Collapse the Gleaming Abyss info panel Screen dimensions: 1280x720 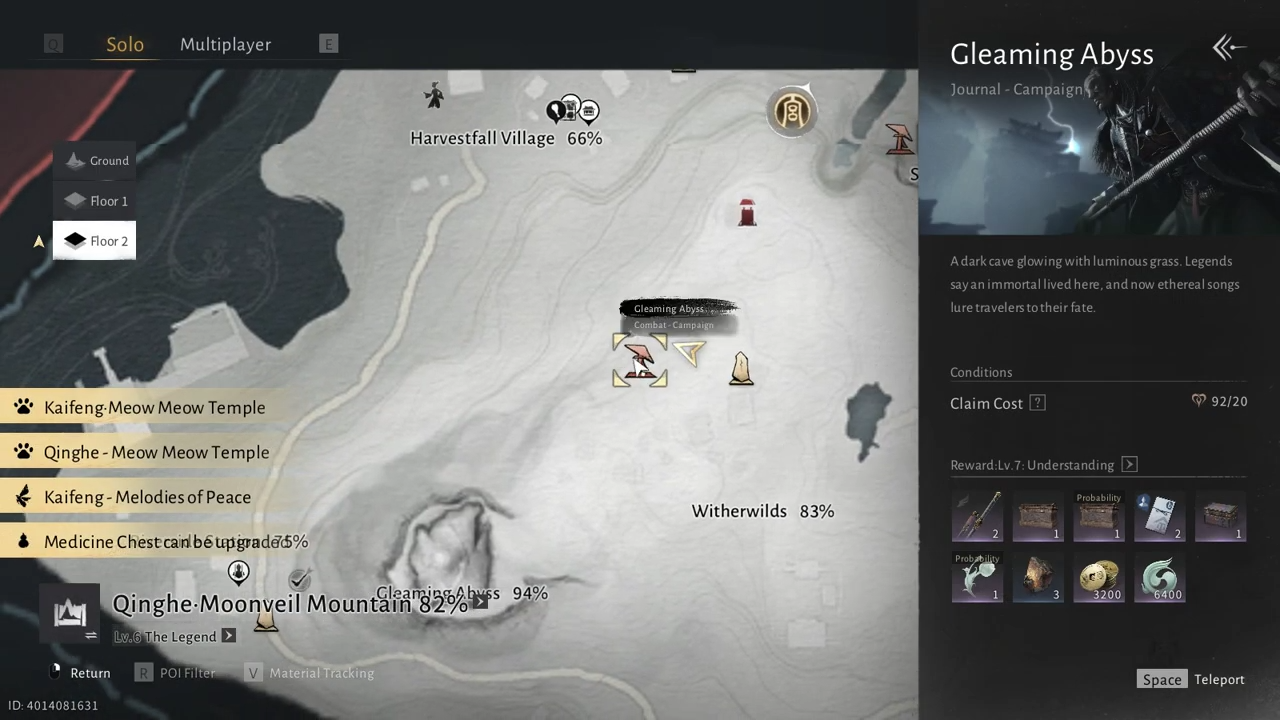[1228, 47]
